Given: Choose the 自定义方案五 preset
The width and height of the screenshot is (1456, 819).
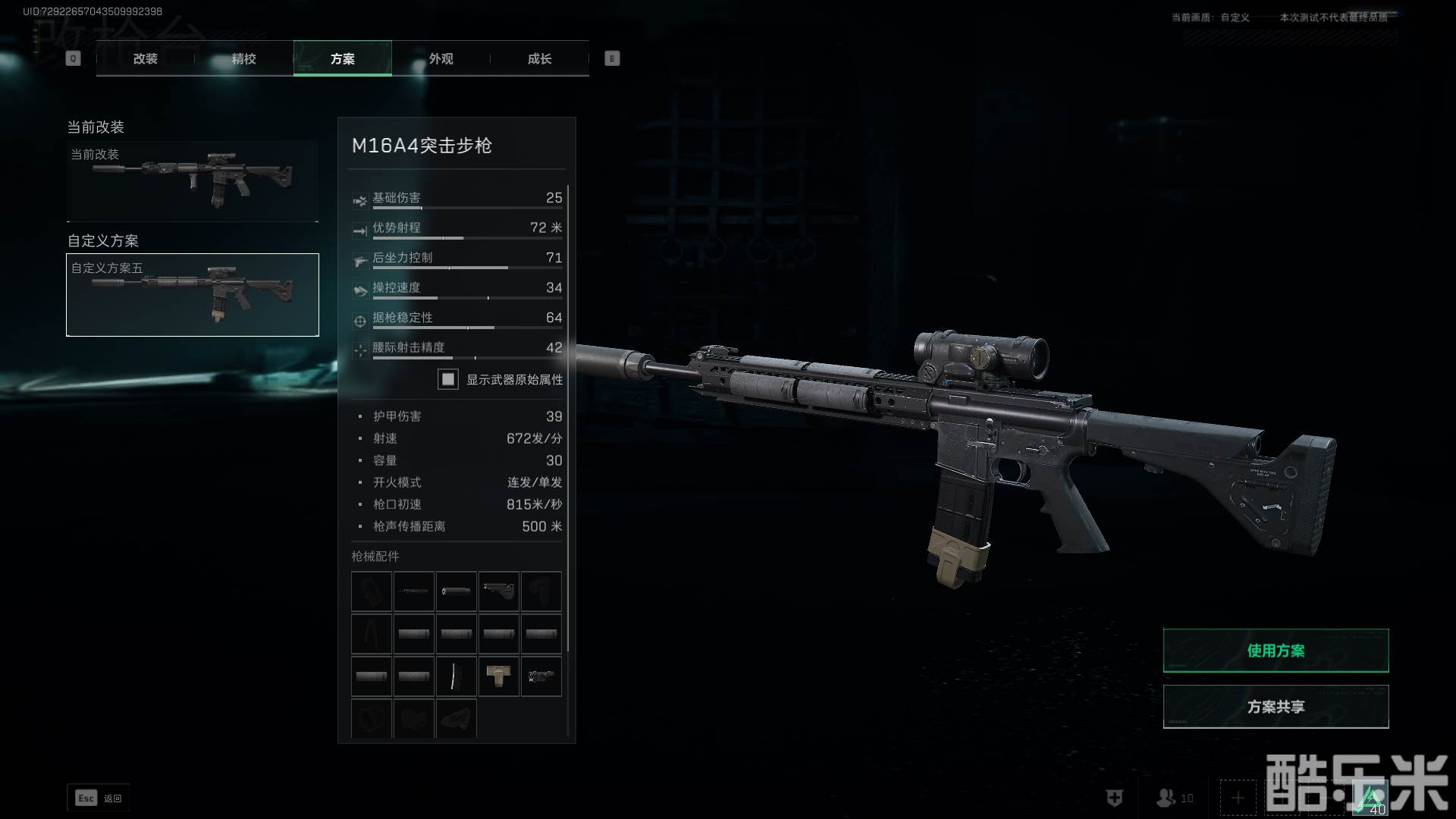Looking at the screenshot, I should tap(193, 295).
